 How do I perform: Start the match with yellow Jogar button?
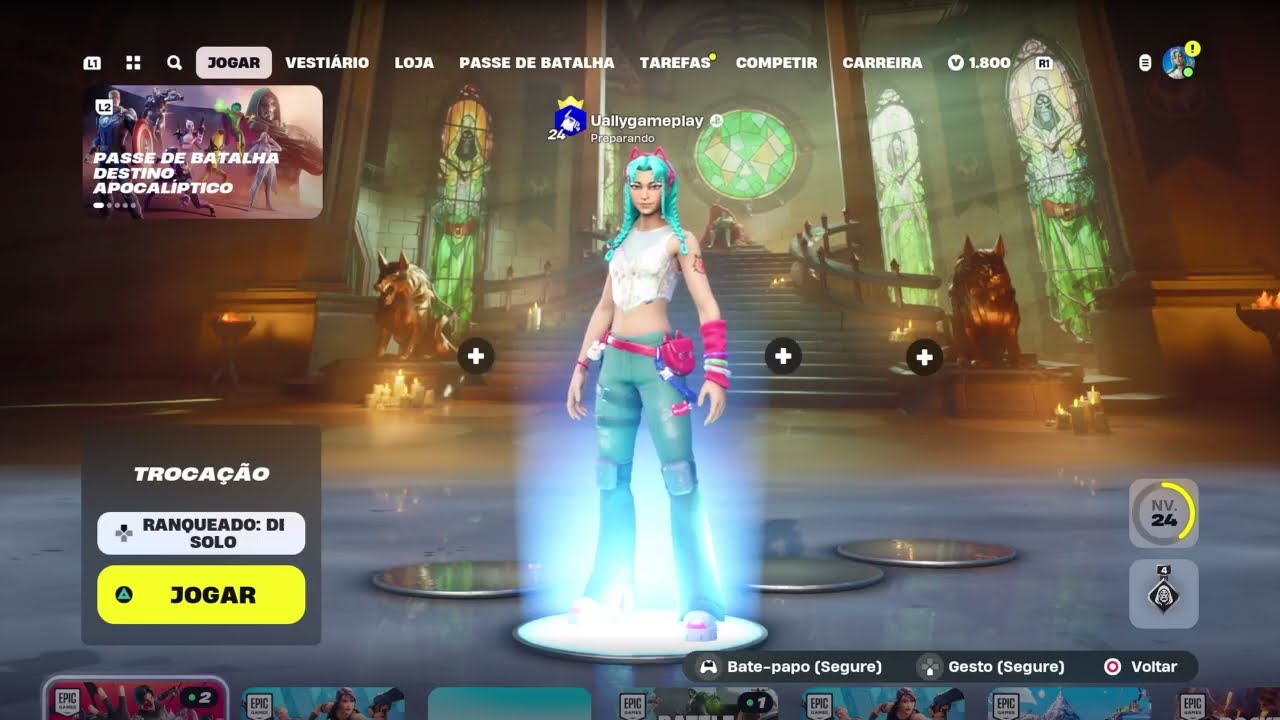click(201, 595)
